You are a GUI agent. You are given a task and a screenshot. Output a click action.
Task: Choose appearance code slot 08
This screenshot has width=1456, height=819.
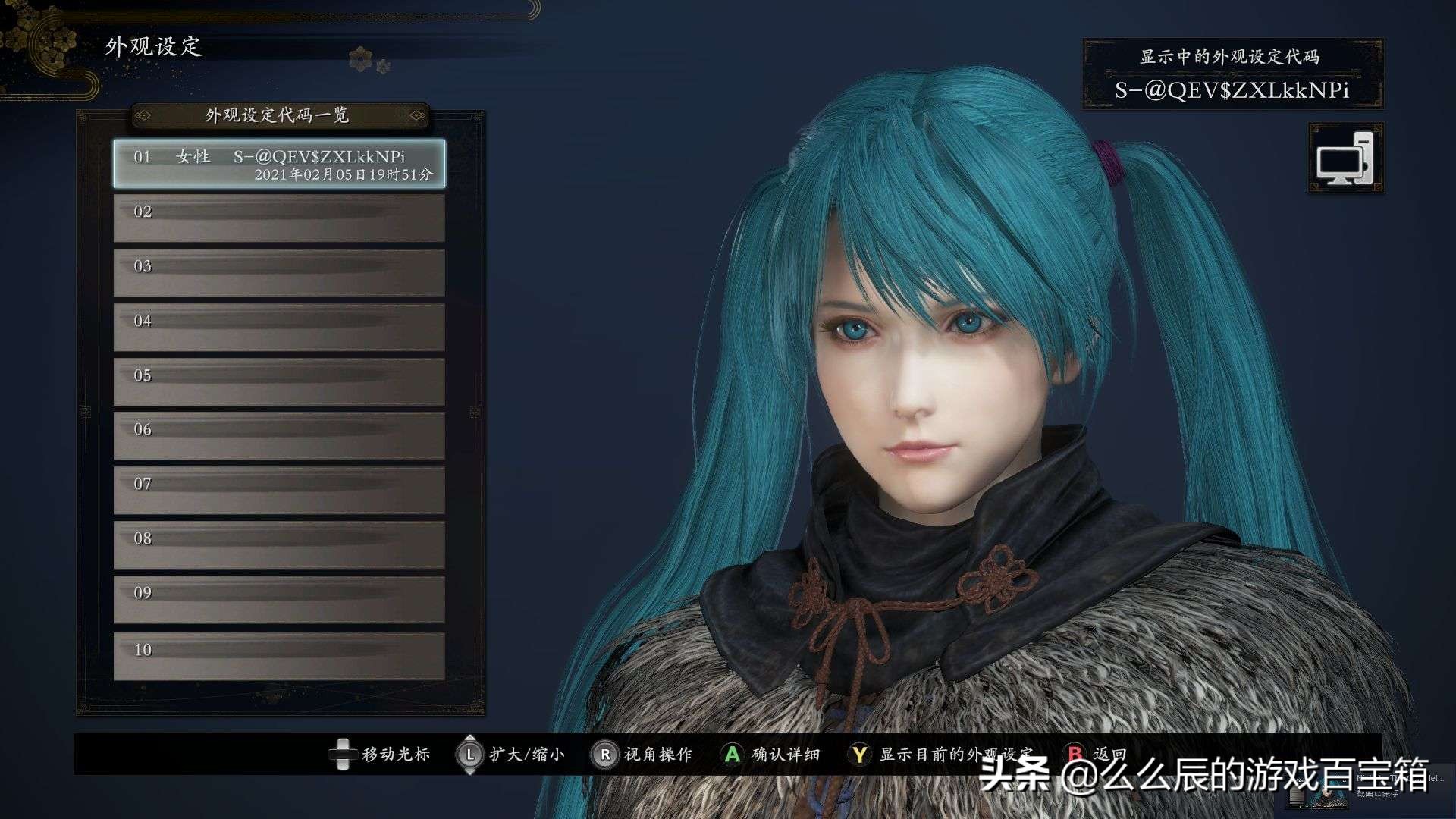point(279,545)
